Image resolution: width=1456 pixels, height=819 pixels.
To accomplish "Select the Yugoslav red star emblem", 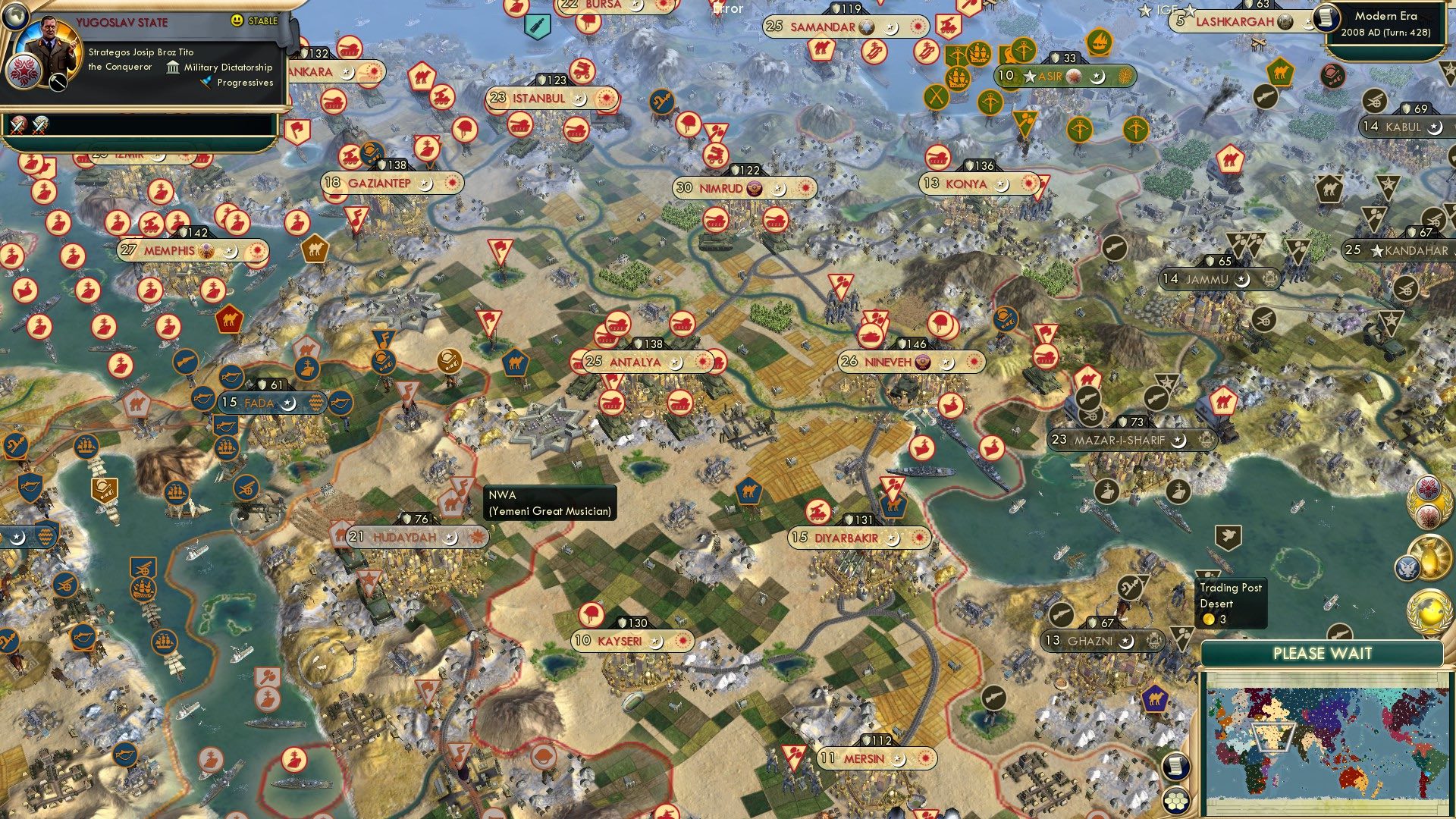I will click(24, 73).
